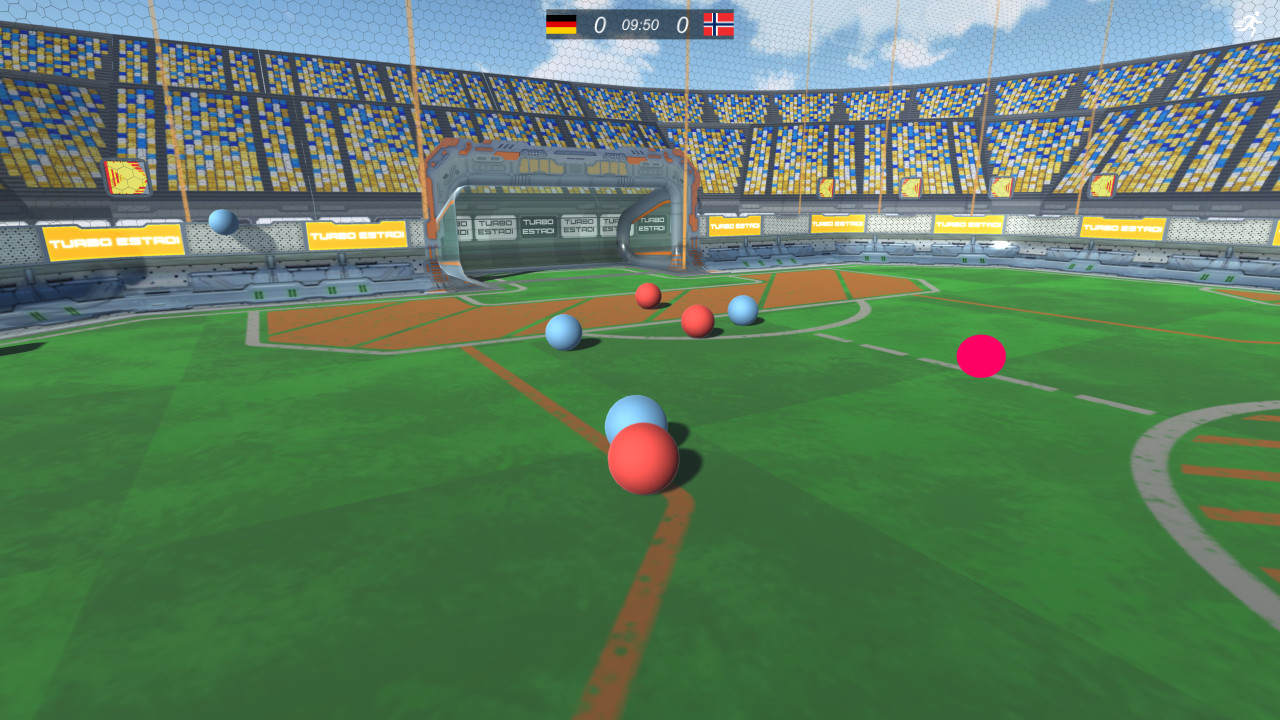Click Germany's score of zero

tap(603, 24)
